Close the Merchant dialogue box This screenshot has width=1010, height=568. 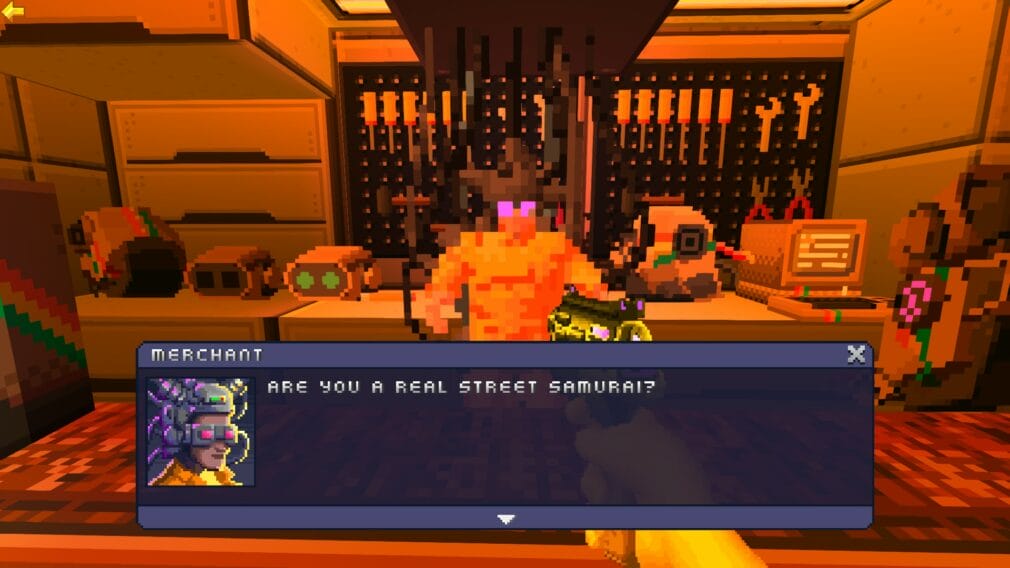(856, 354)
